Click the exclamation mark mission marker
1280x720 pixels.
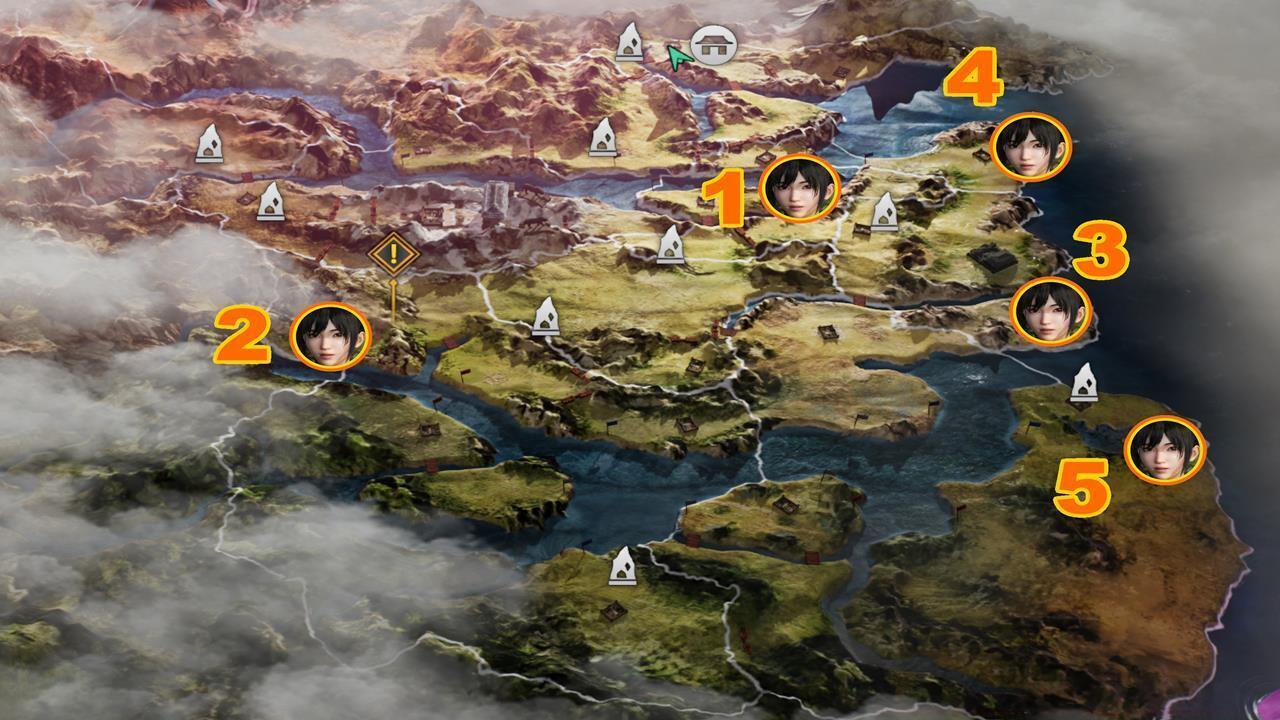click(397, 254)
